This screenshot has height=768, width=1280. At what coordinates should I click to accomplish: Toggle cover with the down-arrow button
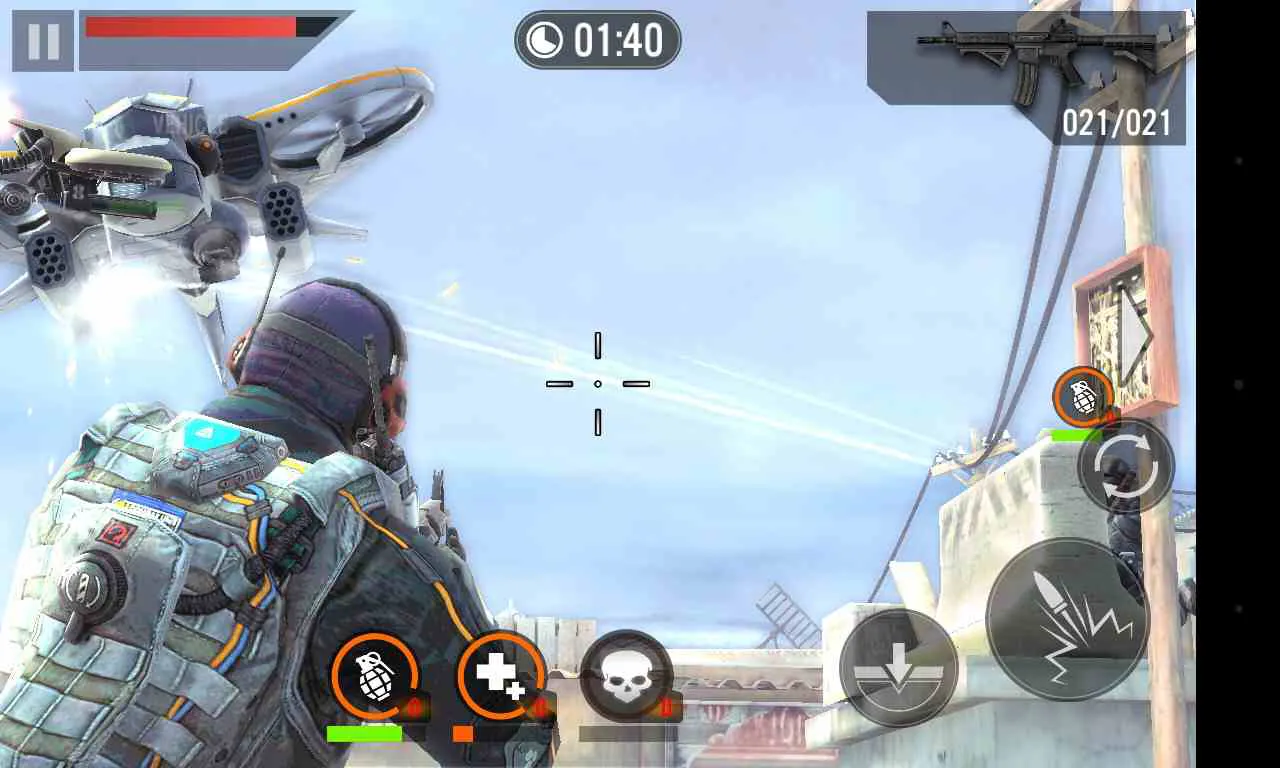(898, 668)
